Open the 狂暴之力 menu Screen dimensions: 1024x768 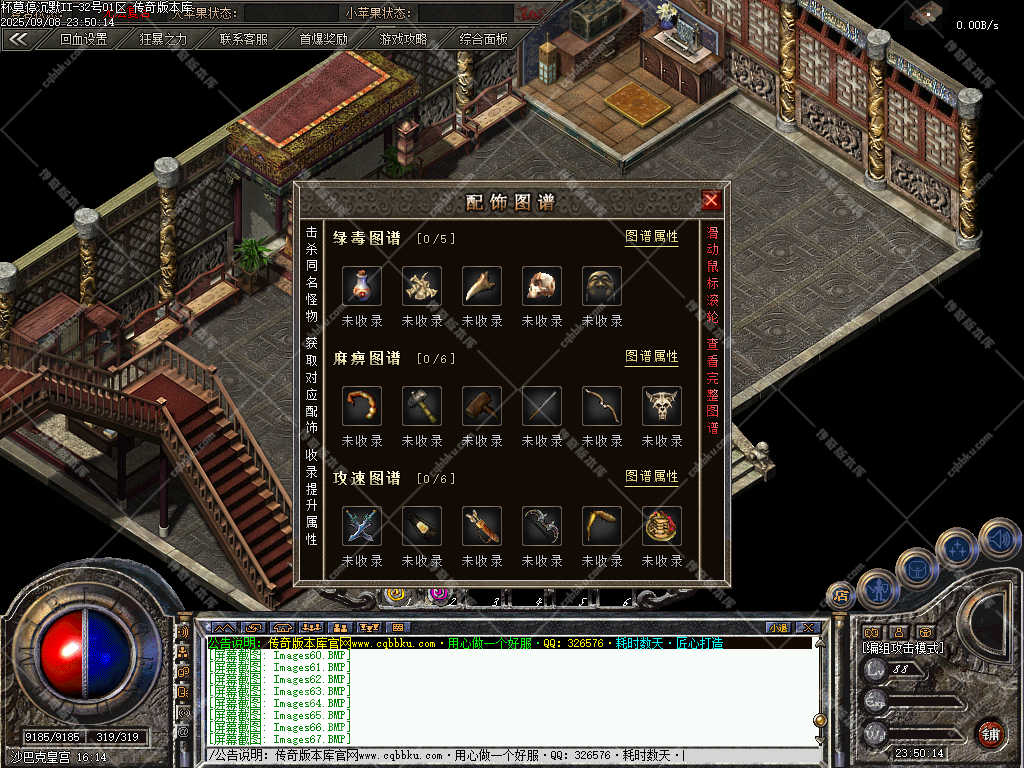pyautogui.click(x=163, y=40)
